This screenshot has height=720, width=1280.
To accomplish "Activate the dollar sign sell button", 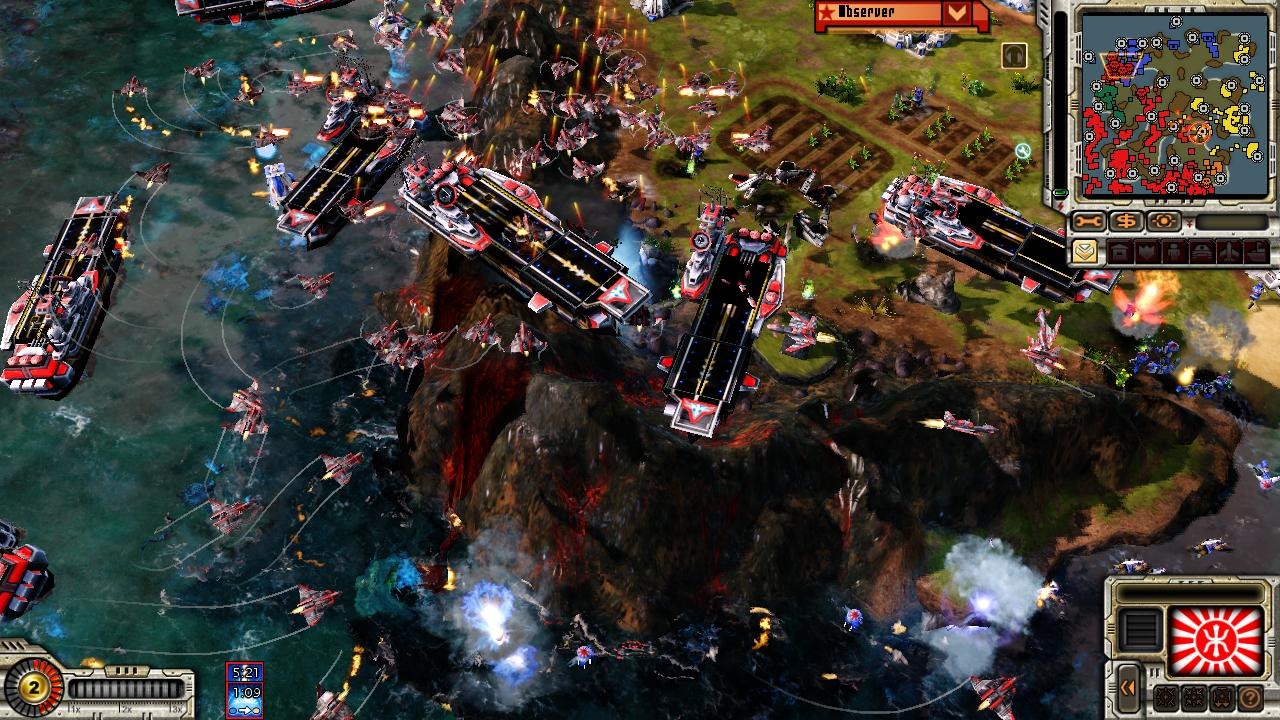I will [1127, 221].
